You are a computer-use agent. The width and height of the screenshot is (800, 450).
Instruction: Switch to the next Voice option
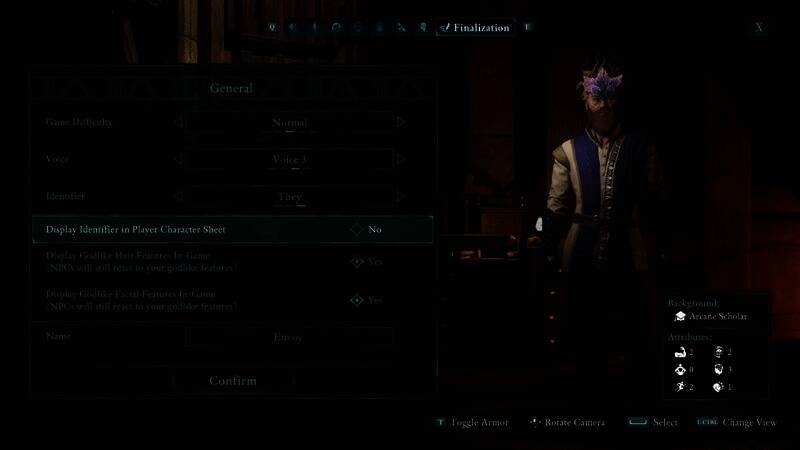[401, 159]
